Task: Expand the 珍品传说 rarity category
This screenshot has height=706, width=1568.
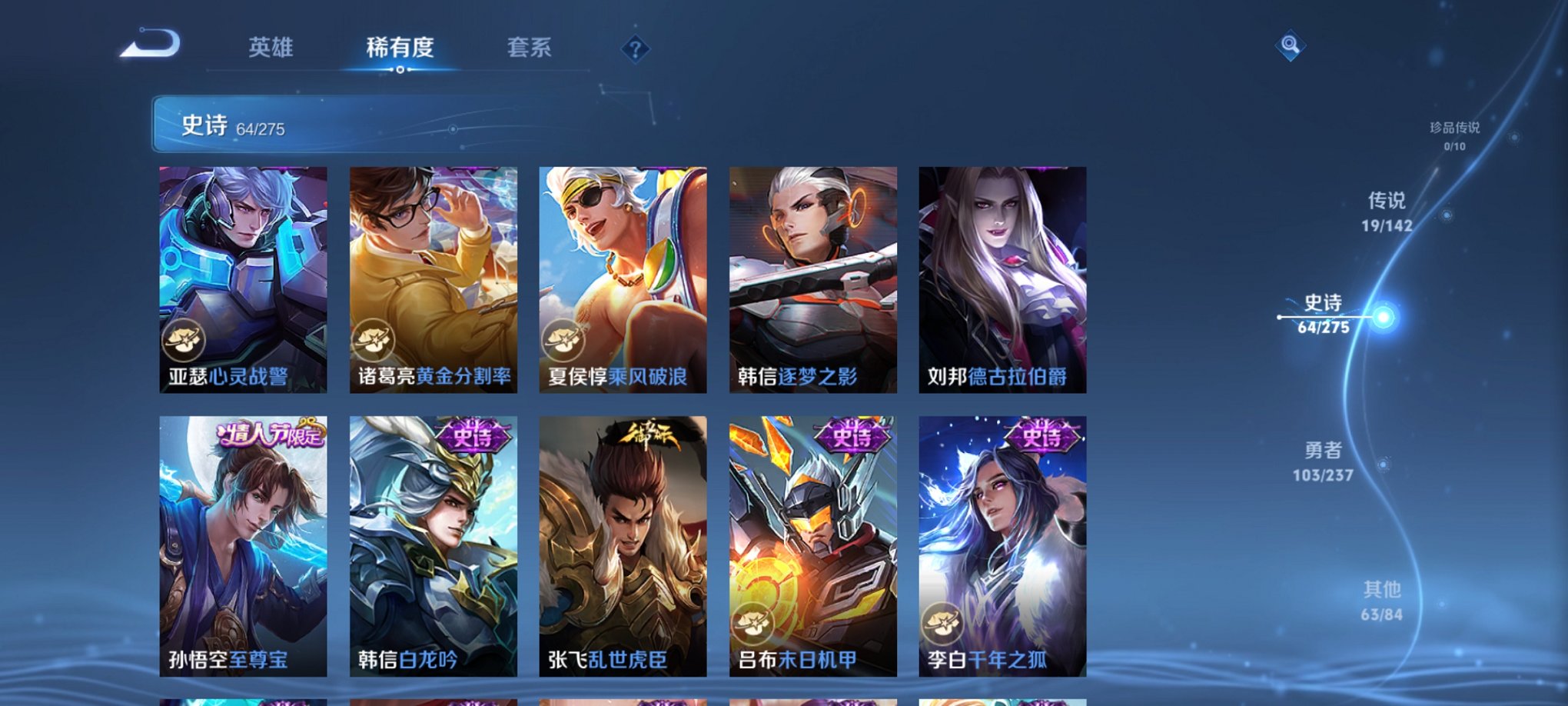Action: [1453, 131]
